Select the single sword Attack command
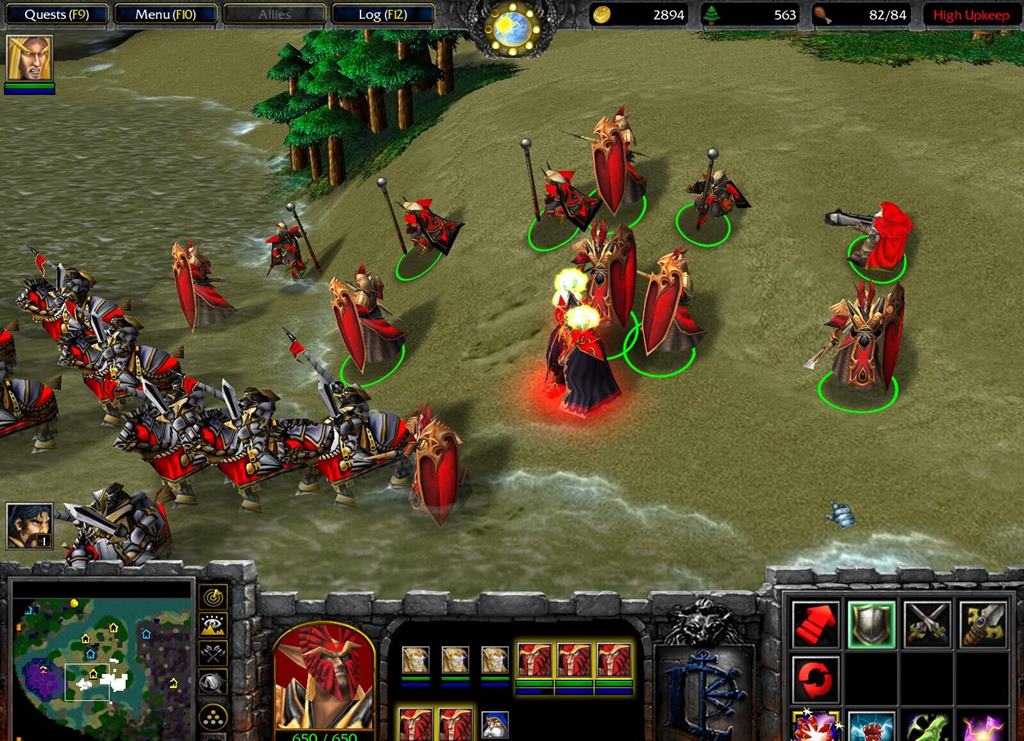This screenshot has width=1024, height=741. (x=982, y=625)
